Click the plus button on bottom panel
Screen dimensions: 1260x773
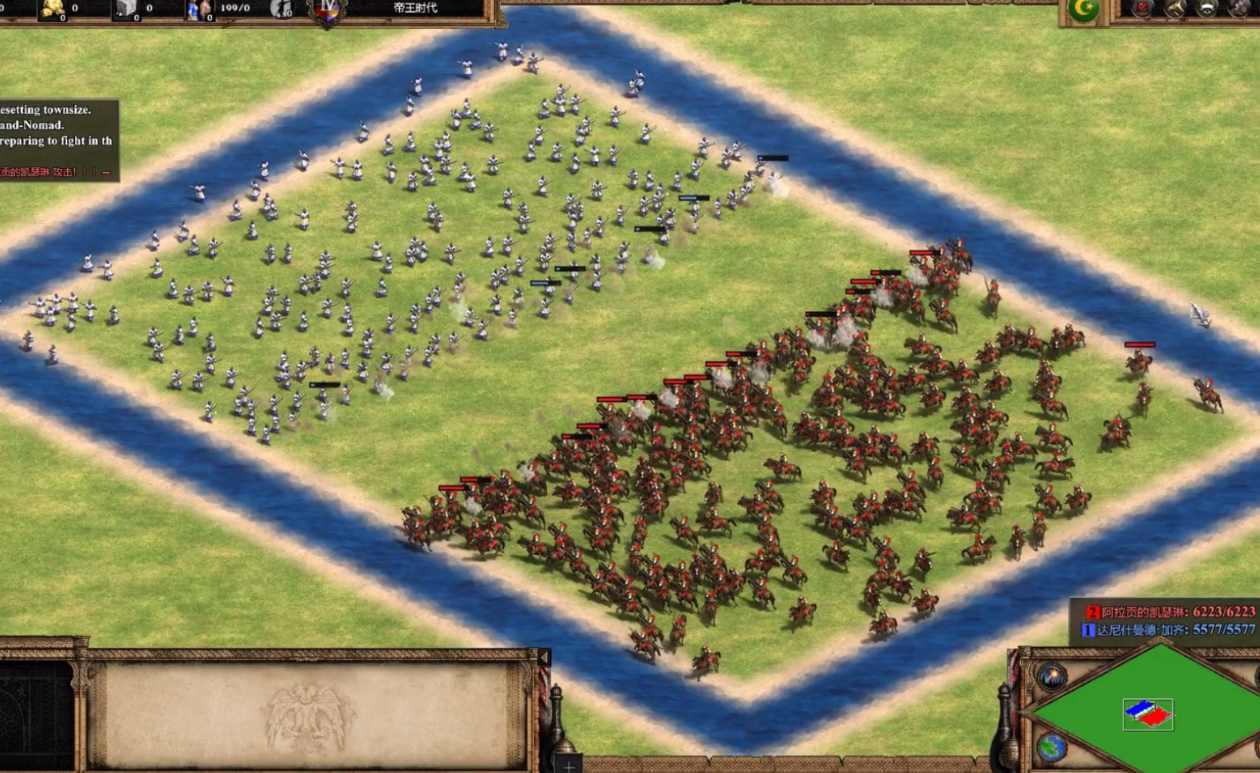[x=568, y=766]
